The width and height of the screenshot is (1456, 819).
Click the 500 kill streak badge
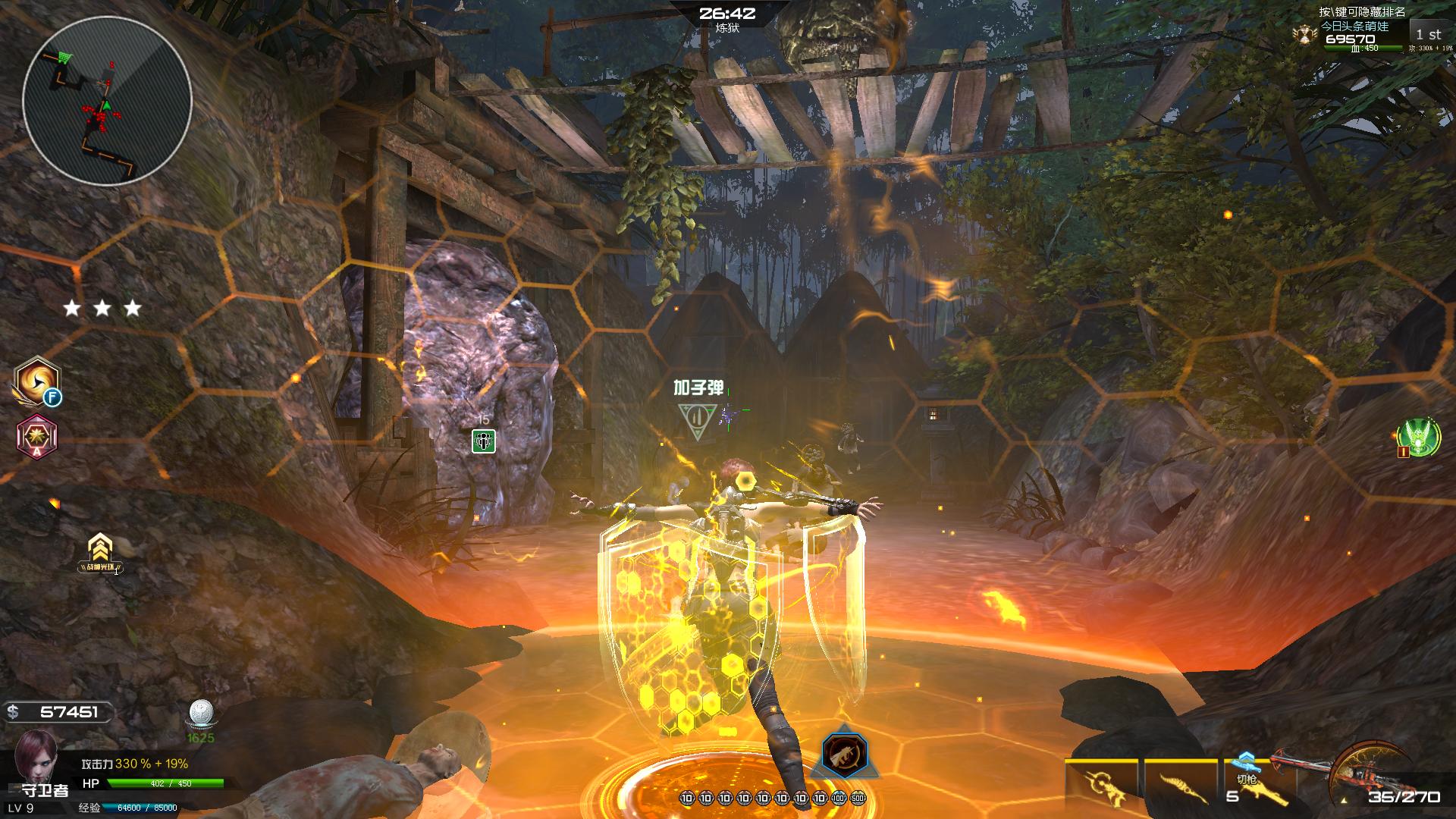coord(858,799)
